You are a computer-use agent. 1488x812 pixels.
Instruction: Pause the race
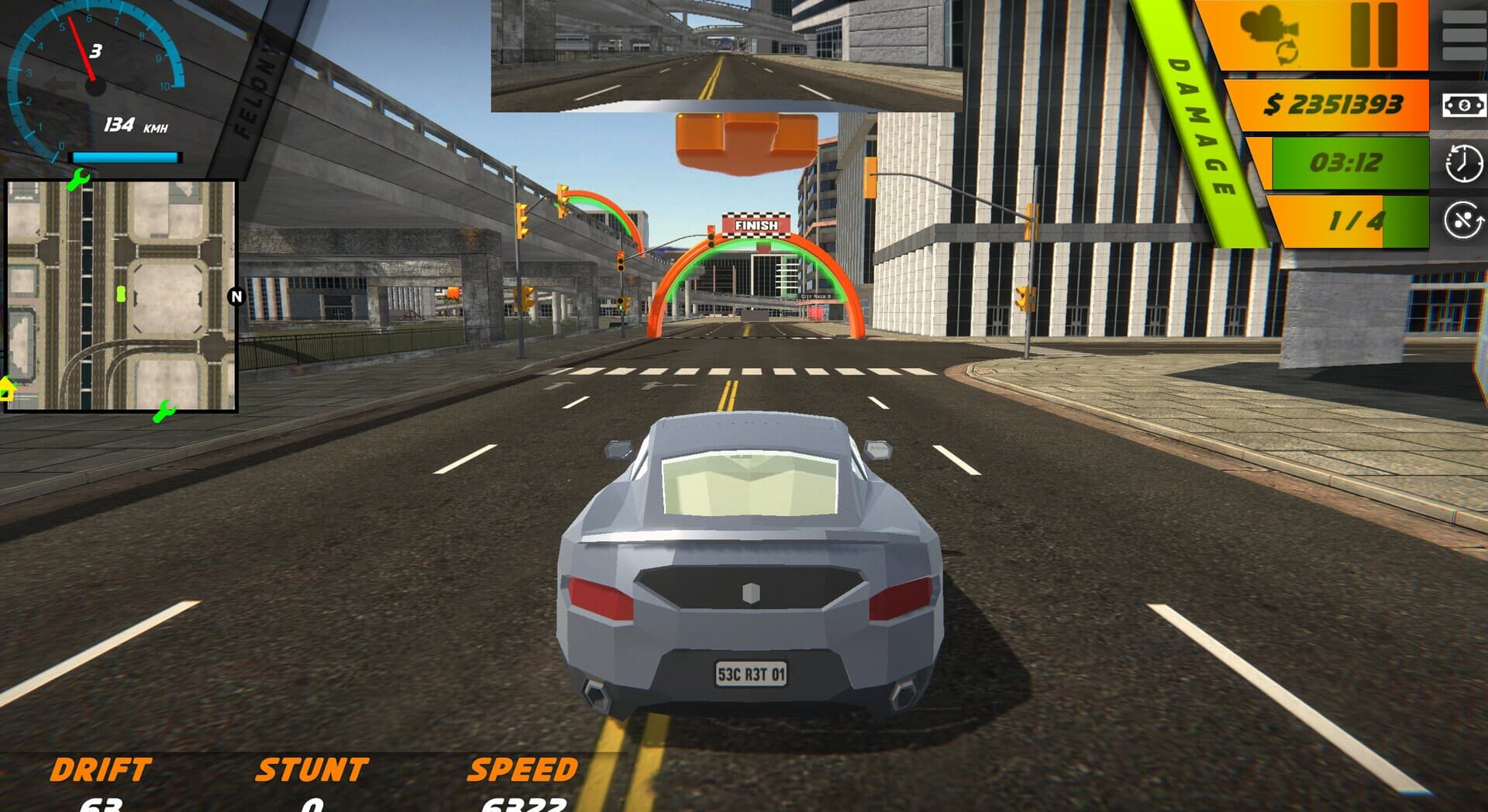click(x=1373, y=34)
